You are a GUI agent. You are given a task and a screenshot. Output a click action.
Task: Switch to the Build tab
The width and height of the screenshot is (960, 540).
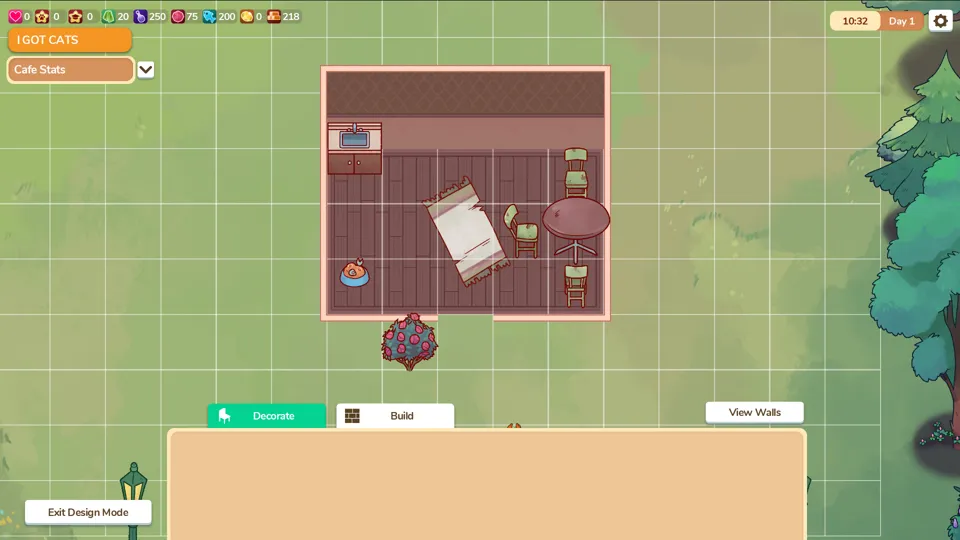(395, 416)
